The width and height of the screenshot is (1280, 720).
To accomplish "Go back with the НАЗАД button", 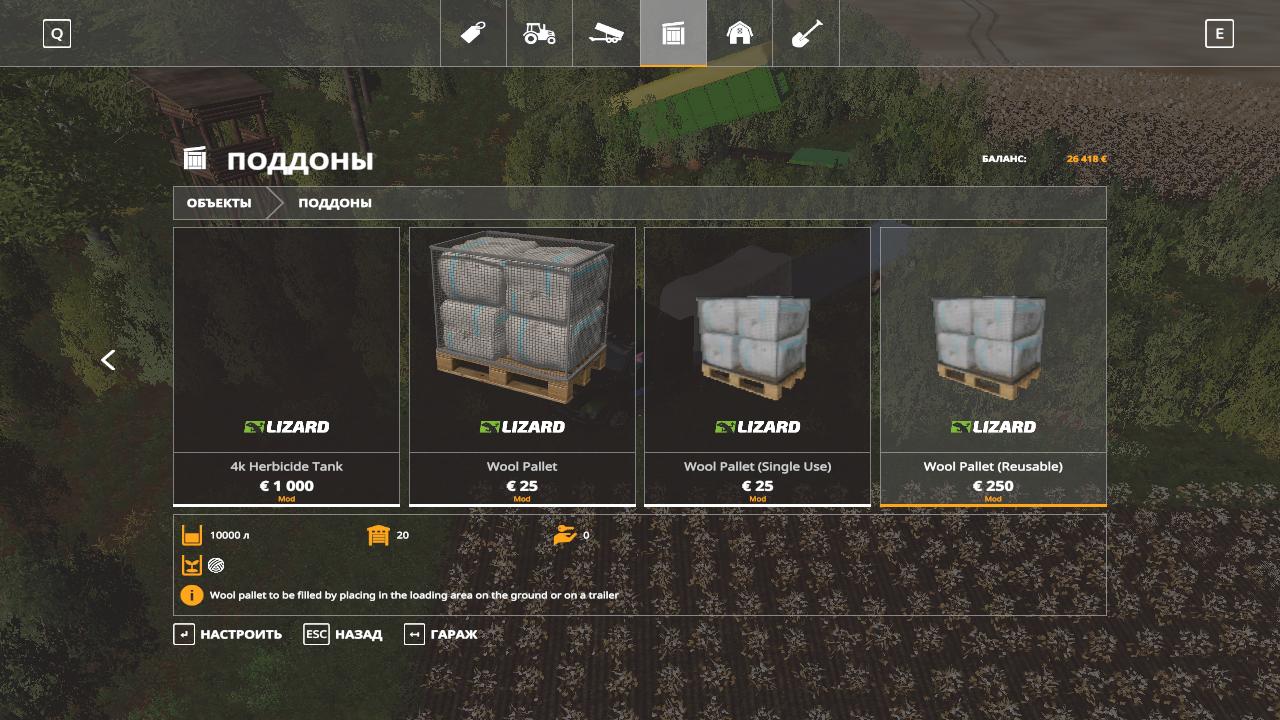I will (x=343, y=634).
